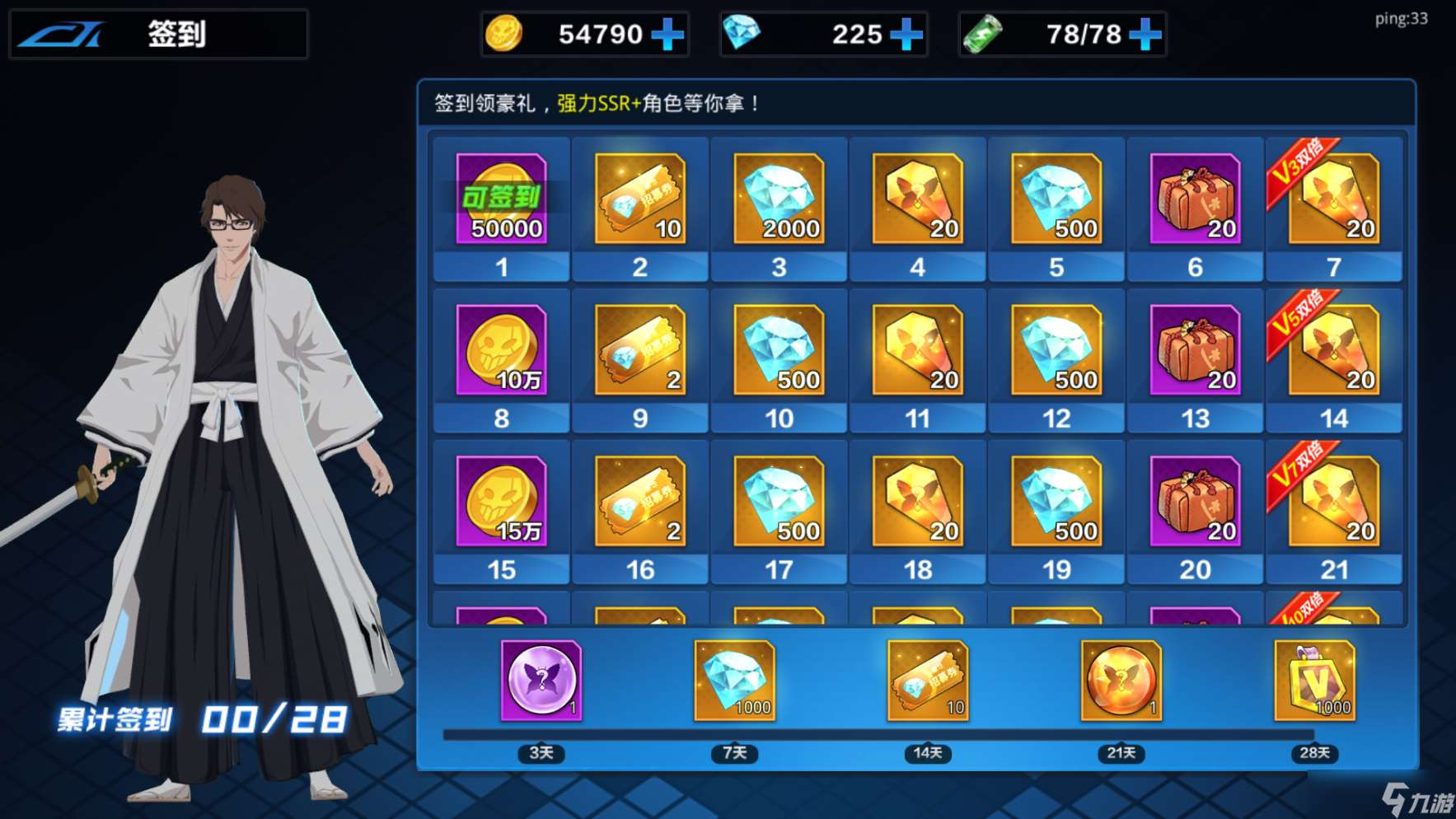Refill stamina with the plus button
Screen dimensions: 1456x819
pos(1145,35)
